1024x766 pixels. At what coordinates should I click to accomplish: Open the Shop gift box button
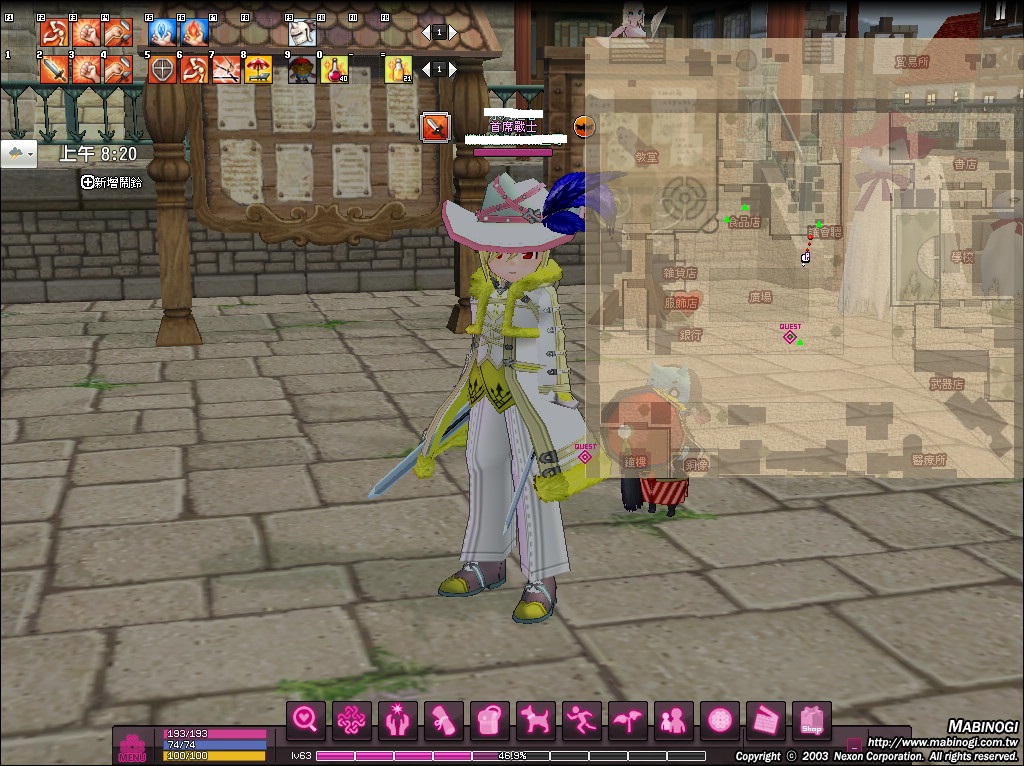point(811,719)
